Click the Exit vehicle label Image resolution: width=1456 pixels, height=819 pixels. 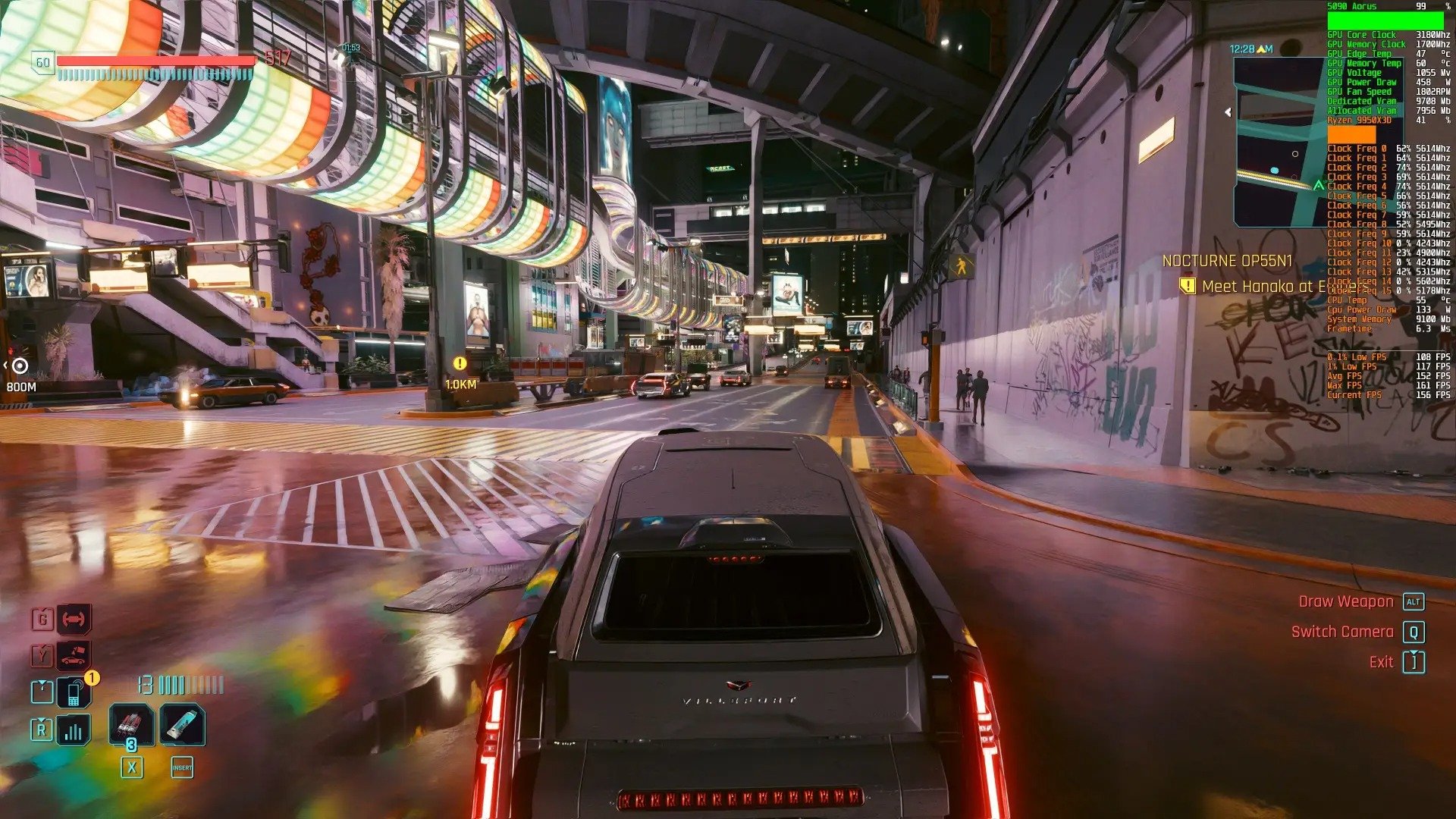pos(1381,662)
